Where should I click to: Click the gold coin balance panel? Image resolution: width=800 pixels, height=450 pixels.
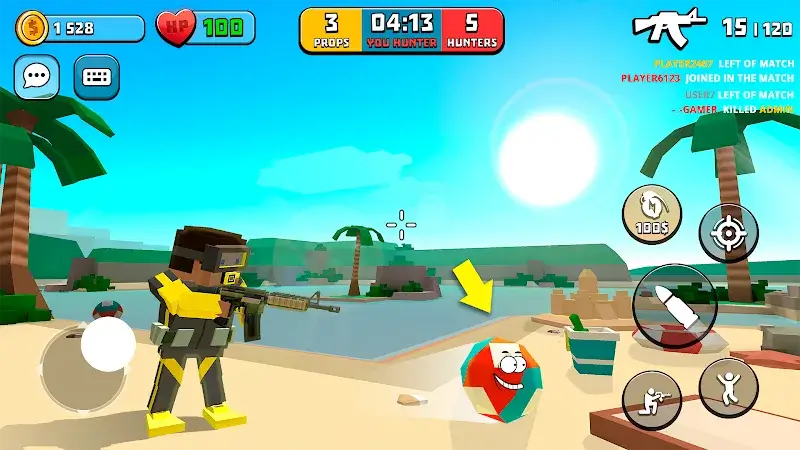click(x=79, y=28)
